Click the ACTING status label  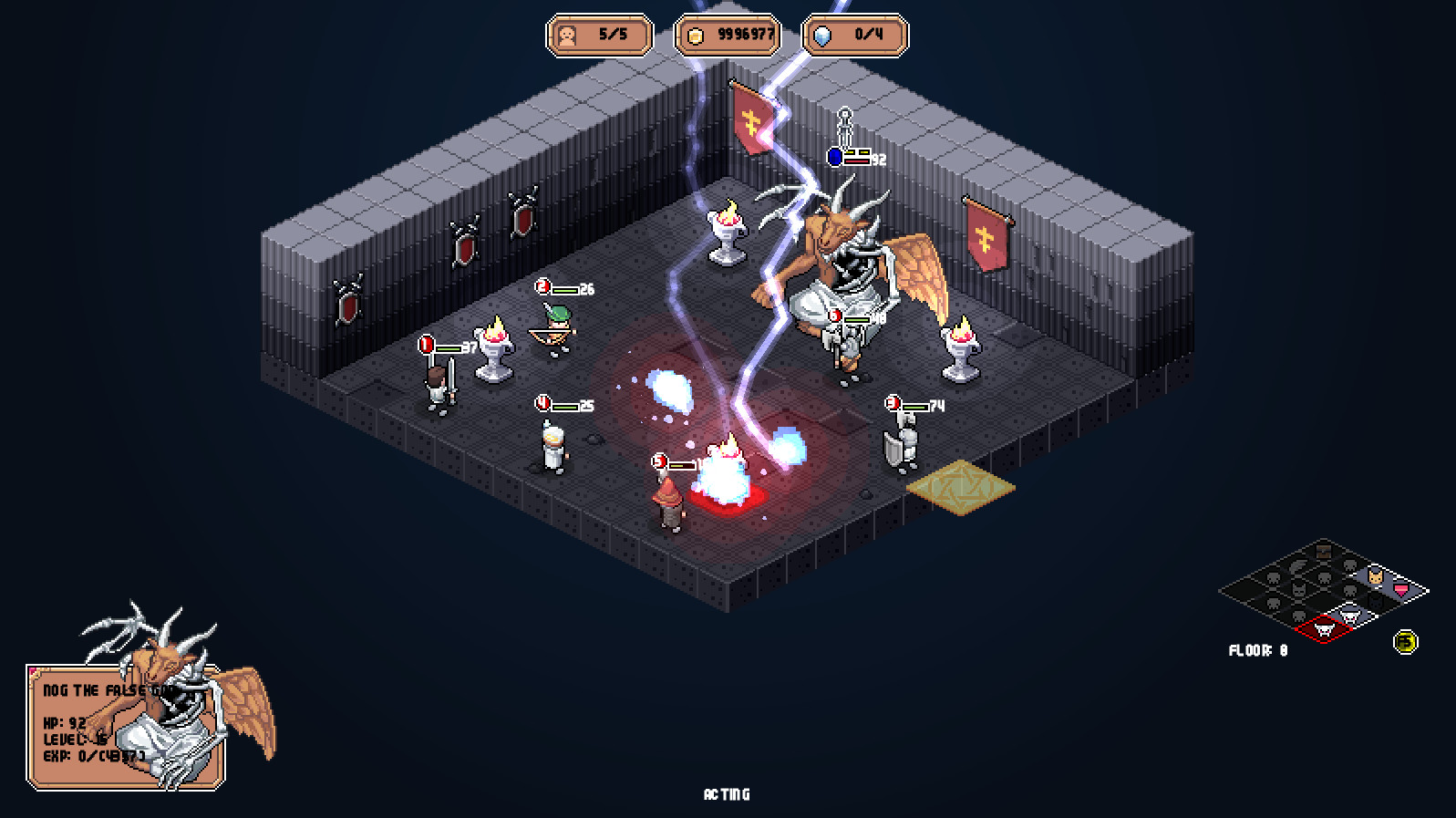point(726,794)
